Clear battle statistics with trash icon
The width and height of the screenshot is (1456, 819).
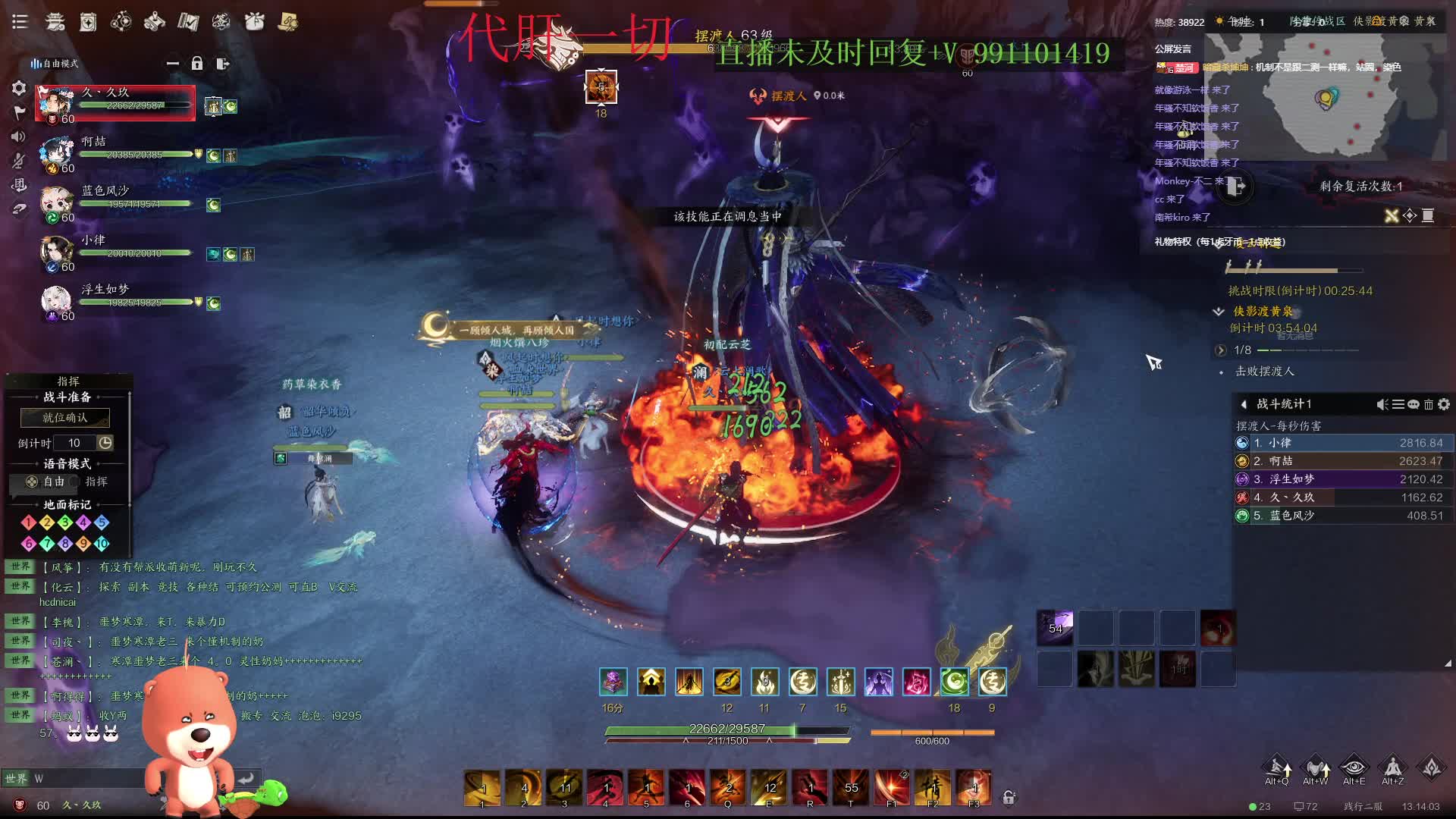(1429, 404)
